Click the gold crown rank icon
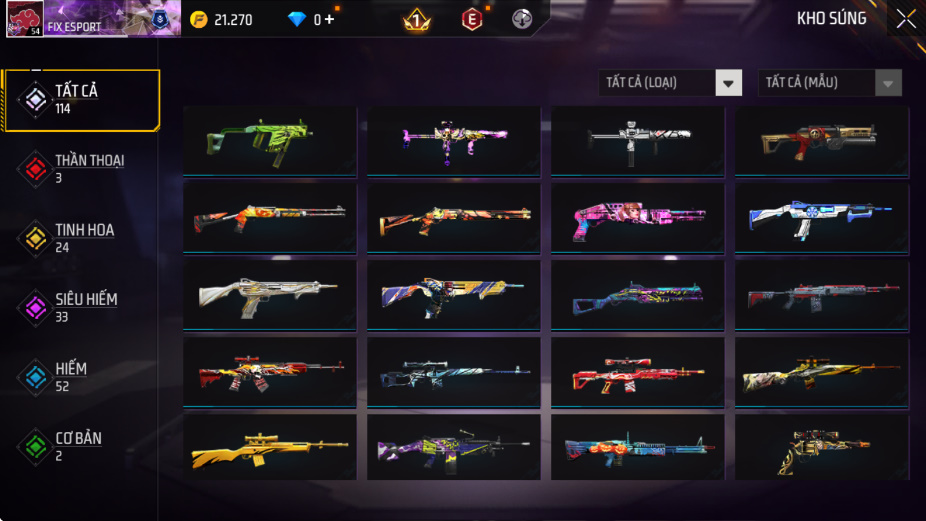Screen dimensions: 926x521 (416, 19)
